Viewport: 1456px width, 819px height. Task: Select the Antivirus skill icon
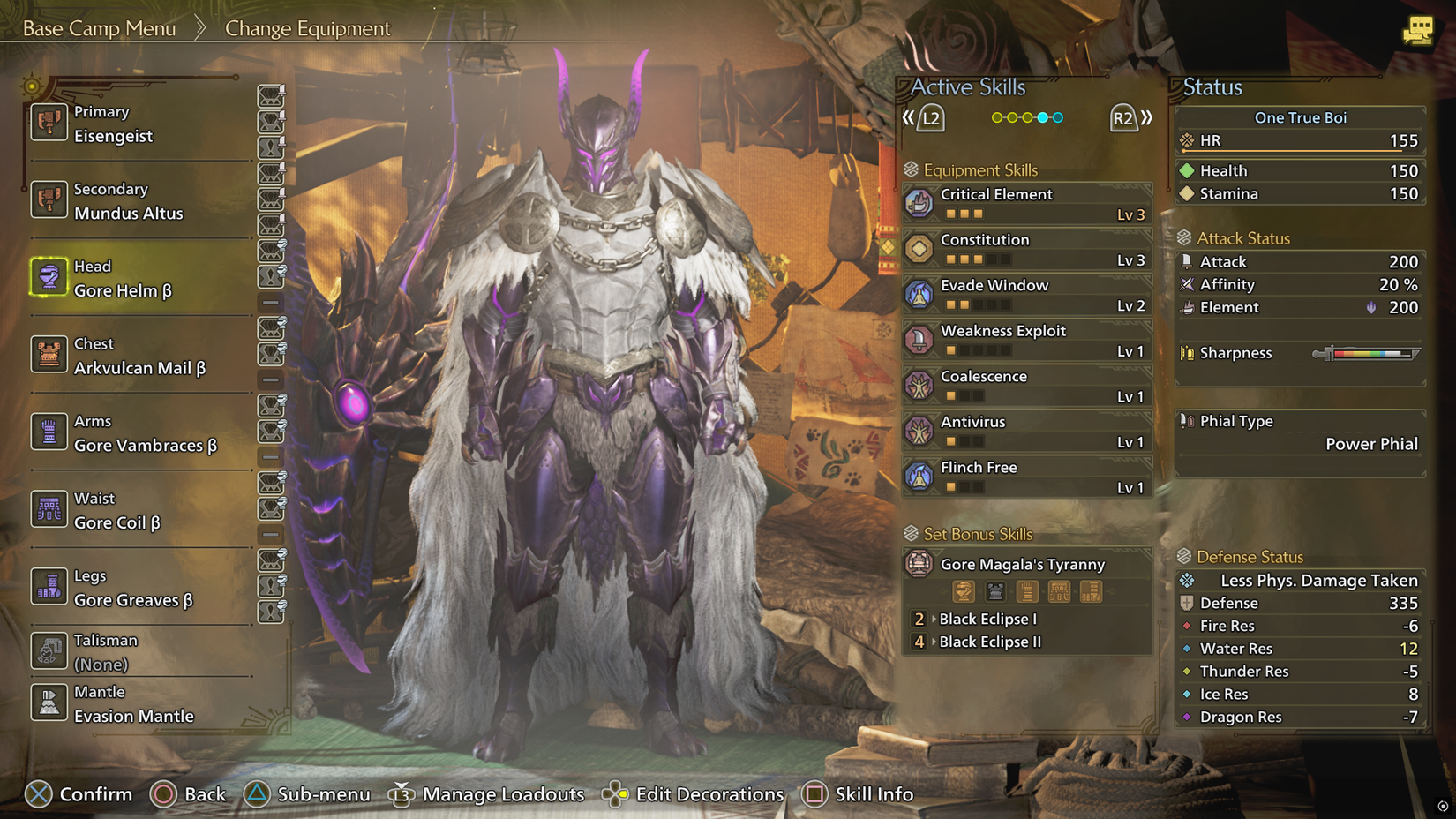coord(920,431)
